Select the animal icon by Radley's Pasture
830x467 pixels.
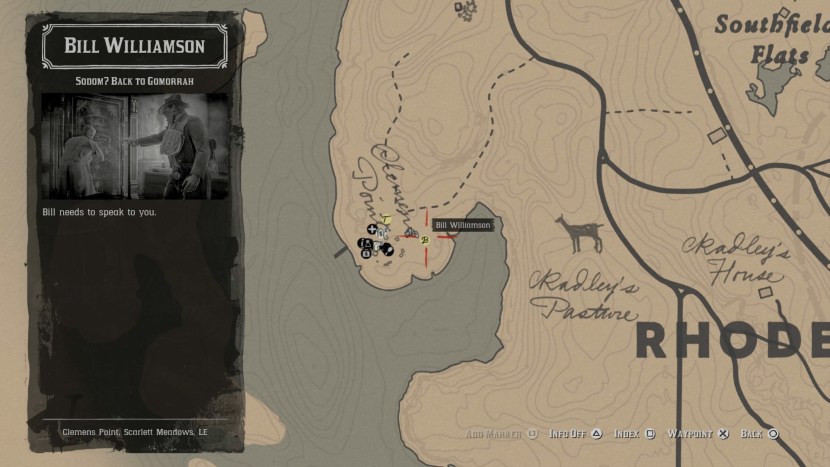(x=579, y=234)
